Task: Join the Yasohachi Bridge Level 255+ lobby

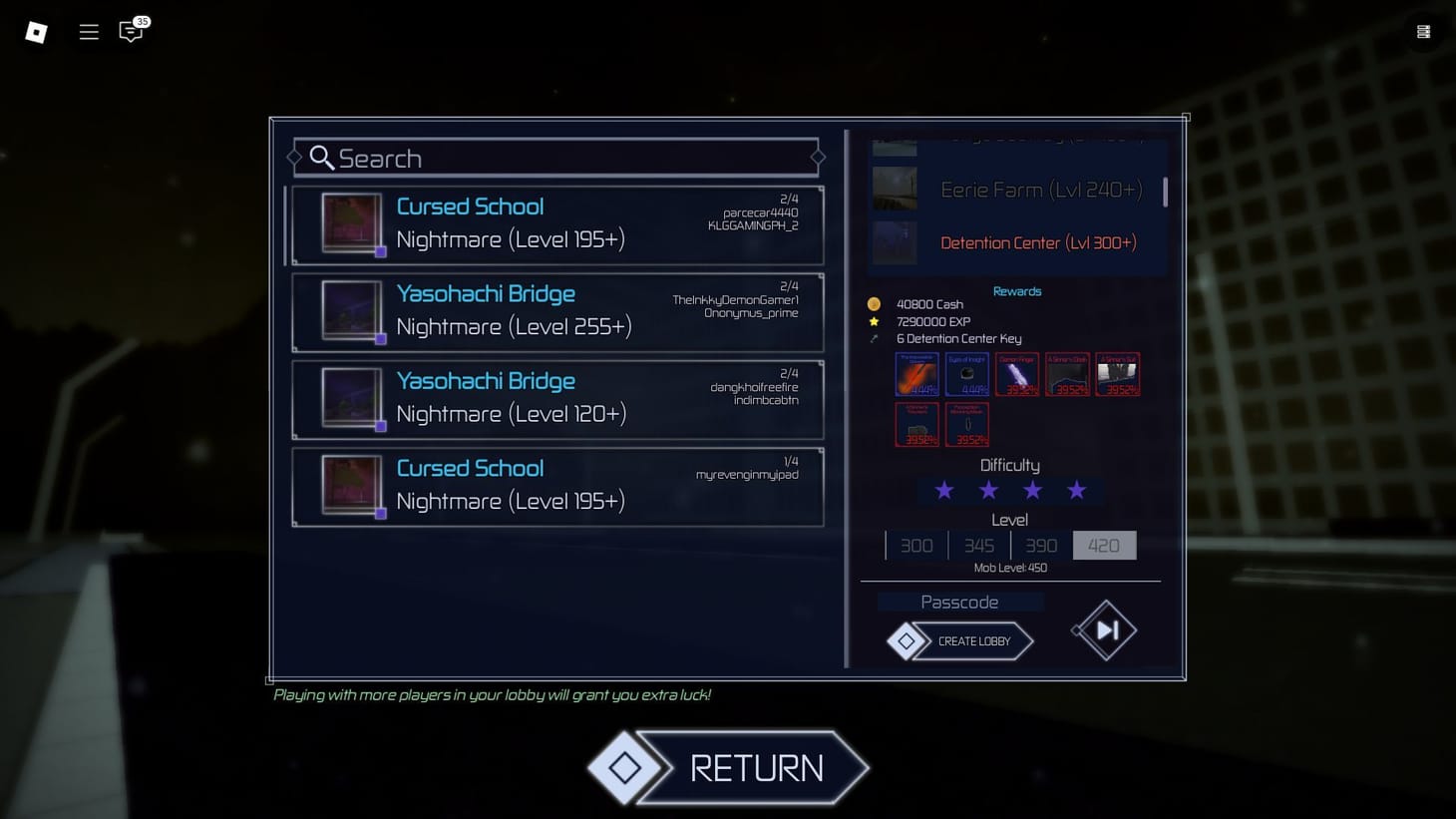Action: 556,311
